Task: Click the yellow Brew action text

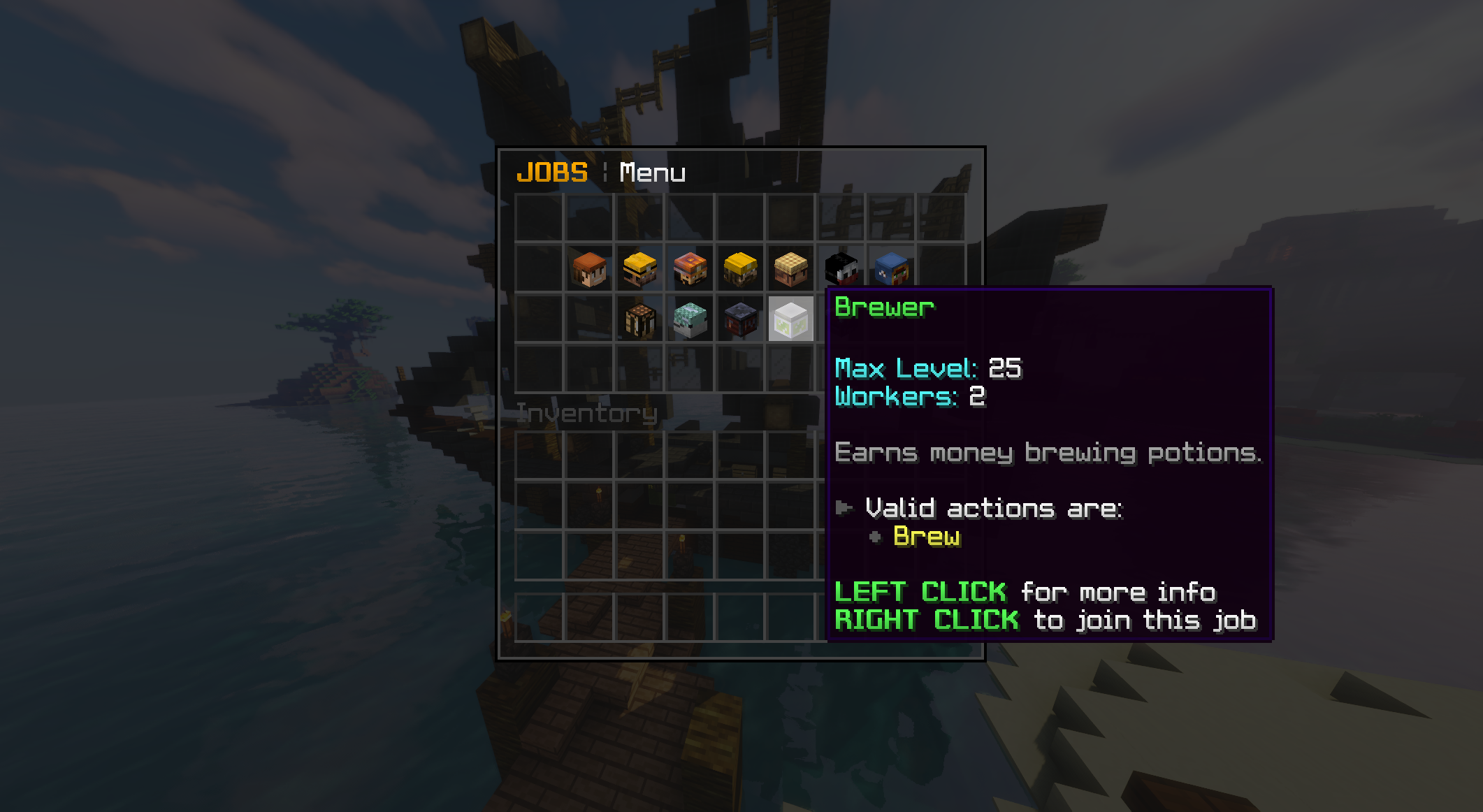Action: coord(927,538)
